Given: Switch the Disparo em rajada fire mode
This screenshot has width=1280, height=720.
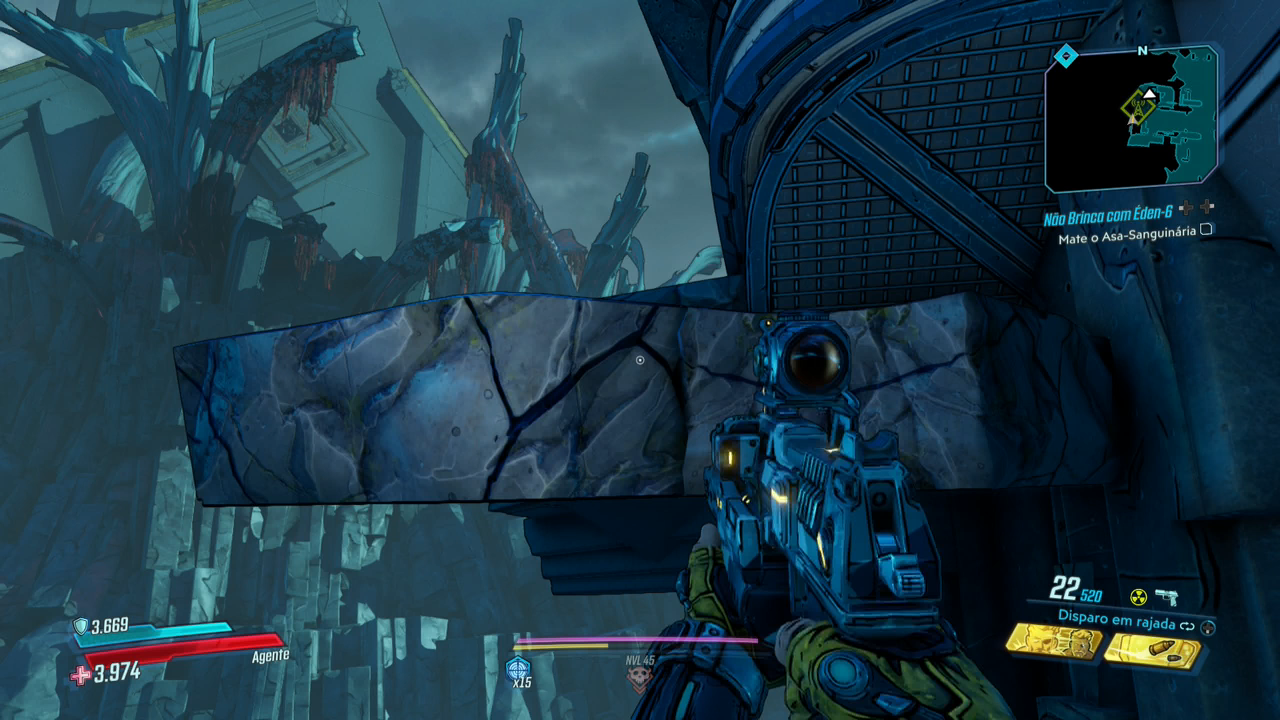Looking at the screenshot, I should pos(1188,626).
